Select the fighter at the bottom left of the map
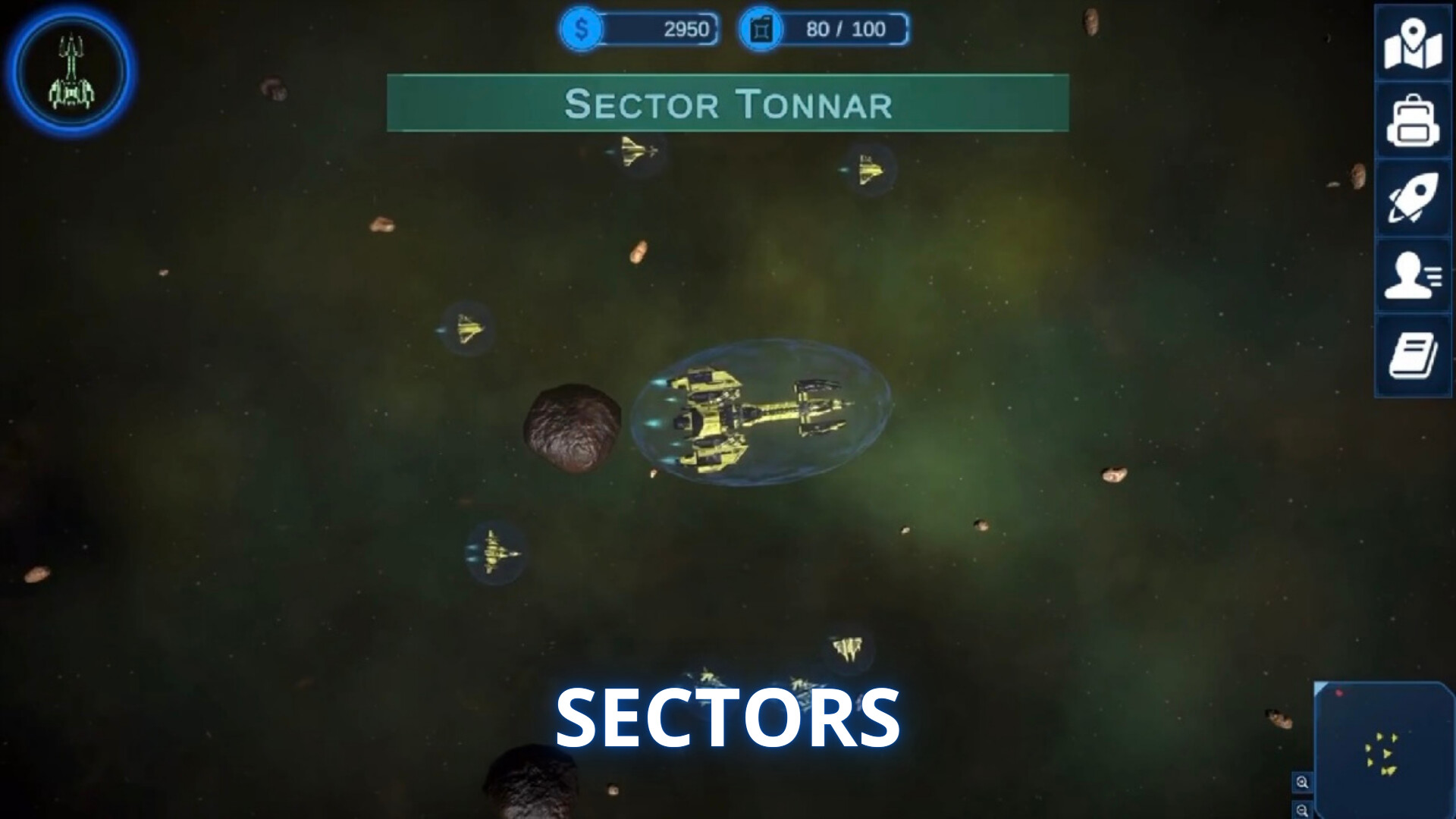Screen dimensions: 1456x819 pyautogui.click(x=495, y=553)
